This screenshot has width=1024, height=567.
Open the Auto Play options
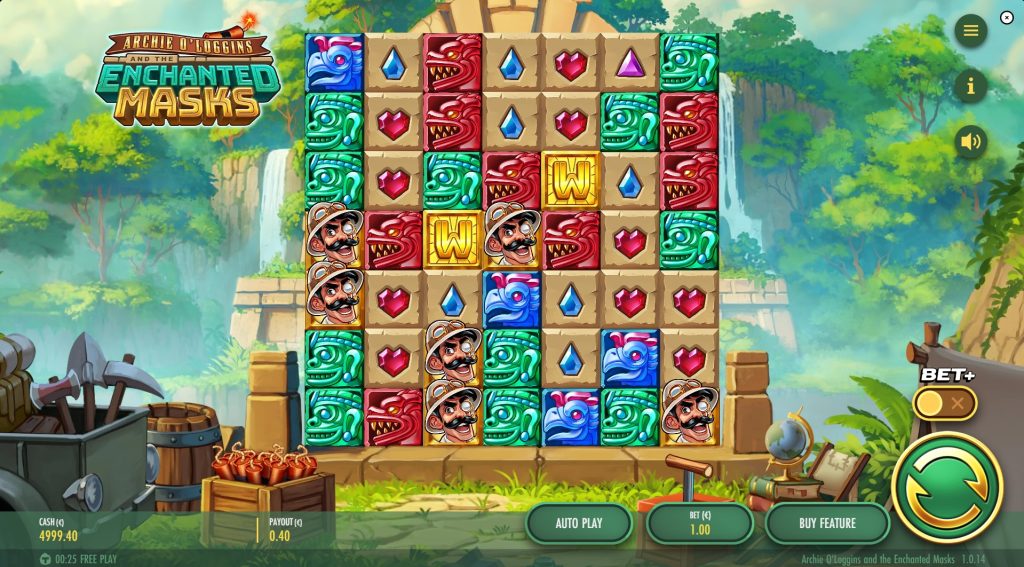pos(579,523)
